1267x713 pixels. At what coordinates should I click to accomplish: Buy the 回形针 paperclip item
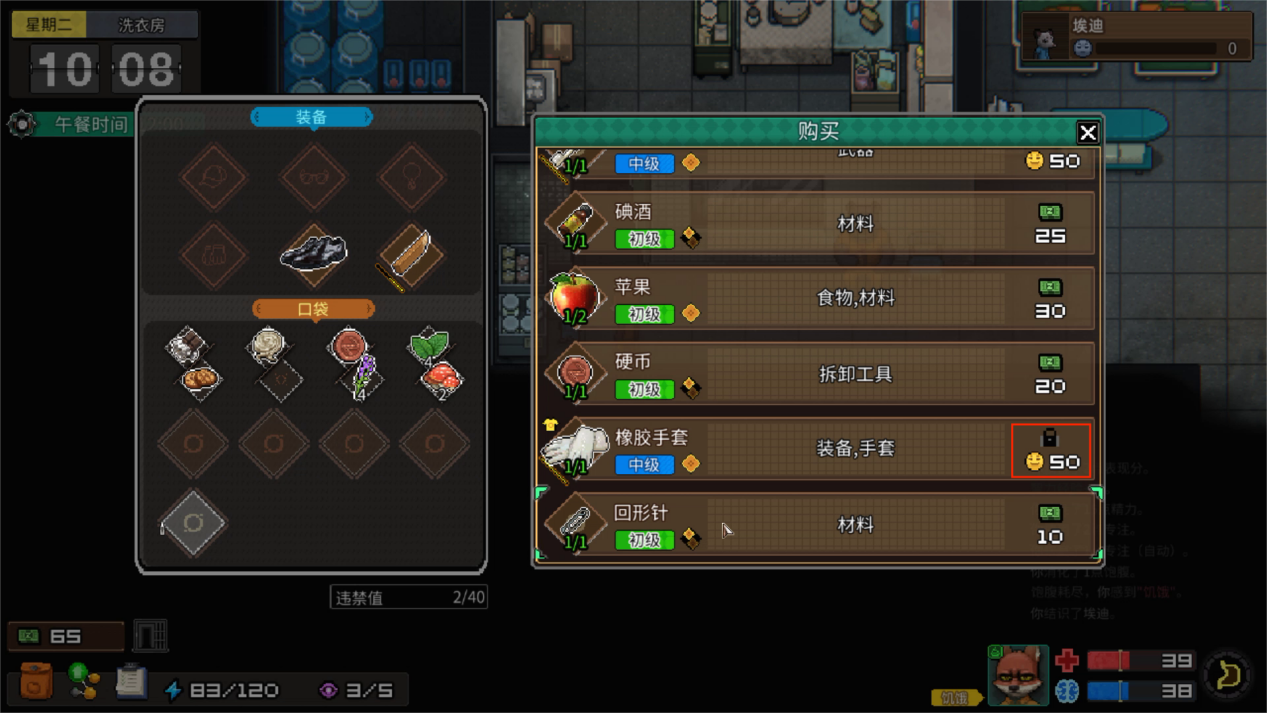(x=818, y=525)
